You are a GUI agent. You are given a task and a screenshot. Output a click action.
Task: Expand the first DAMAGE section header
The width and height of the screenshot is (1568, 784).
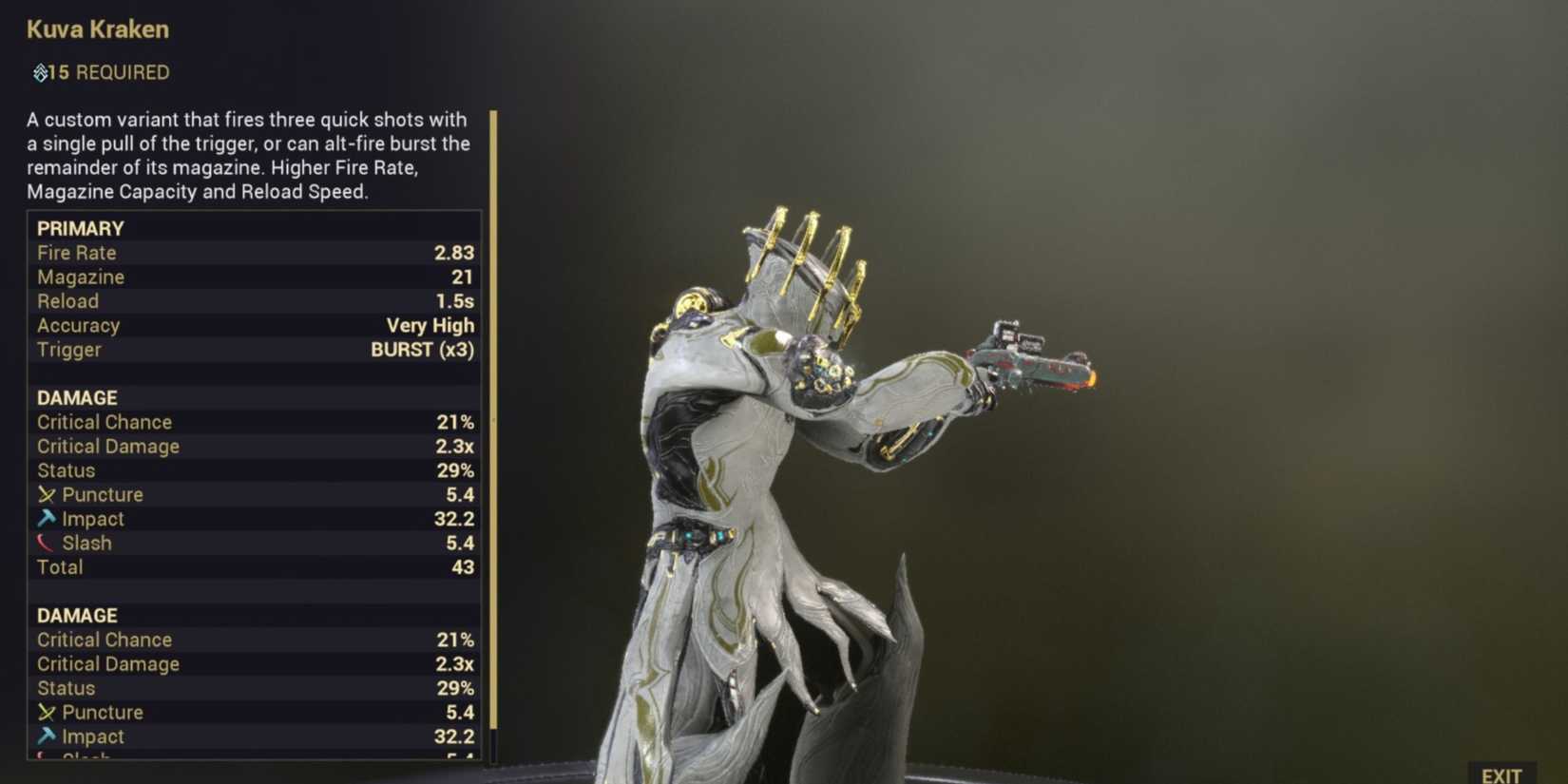(x=76, y=397)
